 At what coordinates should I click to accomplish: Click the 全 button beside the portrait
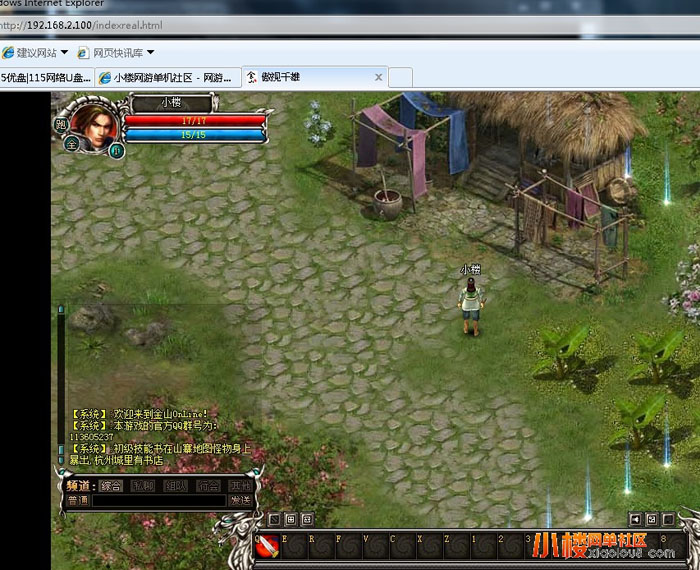click(71, 143)
